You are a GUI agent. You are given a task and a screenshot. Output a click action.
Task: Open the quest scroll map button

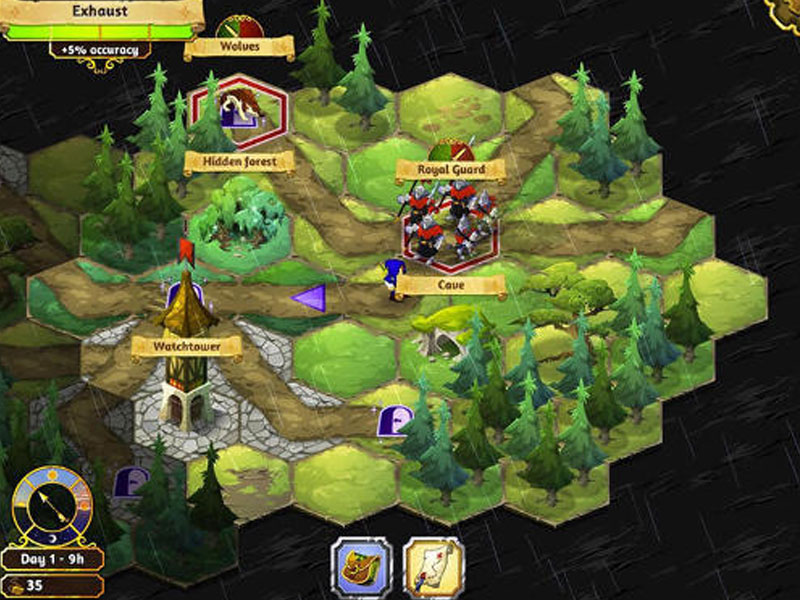[x=433, y=567]
